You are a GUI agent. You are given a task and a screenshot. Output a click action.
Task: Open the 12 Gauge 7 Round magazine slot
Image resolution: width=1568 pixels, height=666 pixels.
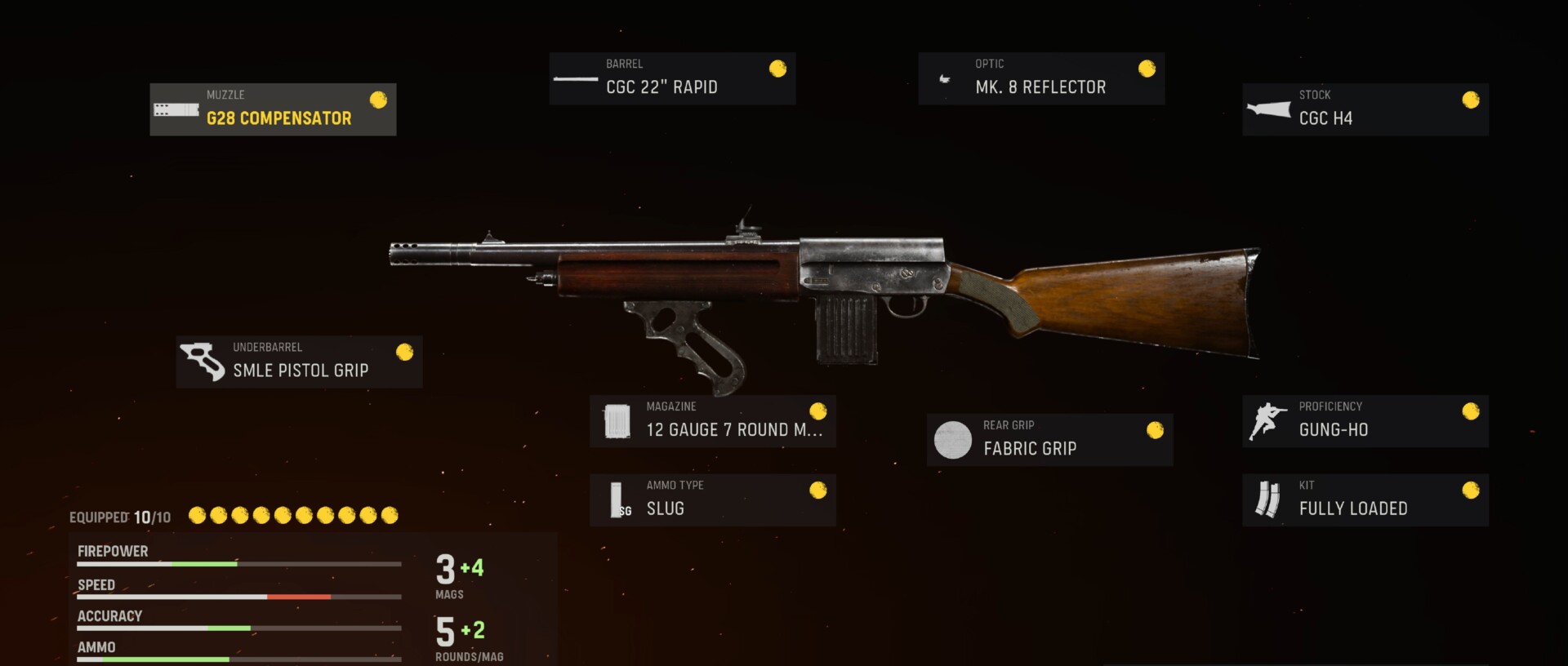(712, 421)
